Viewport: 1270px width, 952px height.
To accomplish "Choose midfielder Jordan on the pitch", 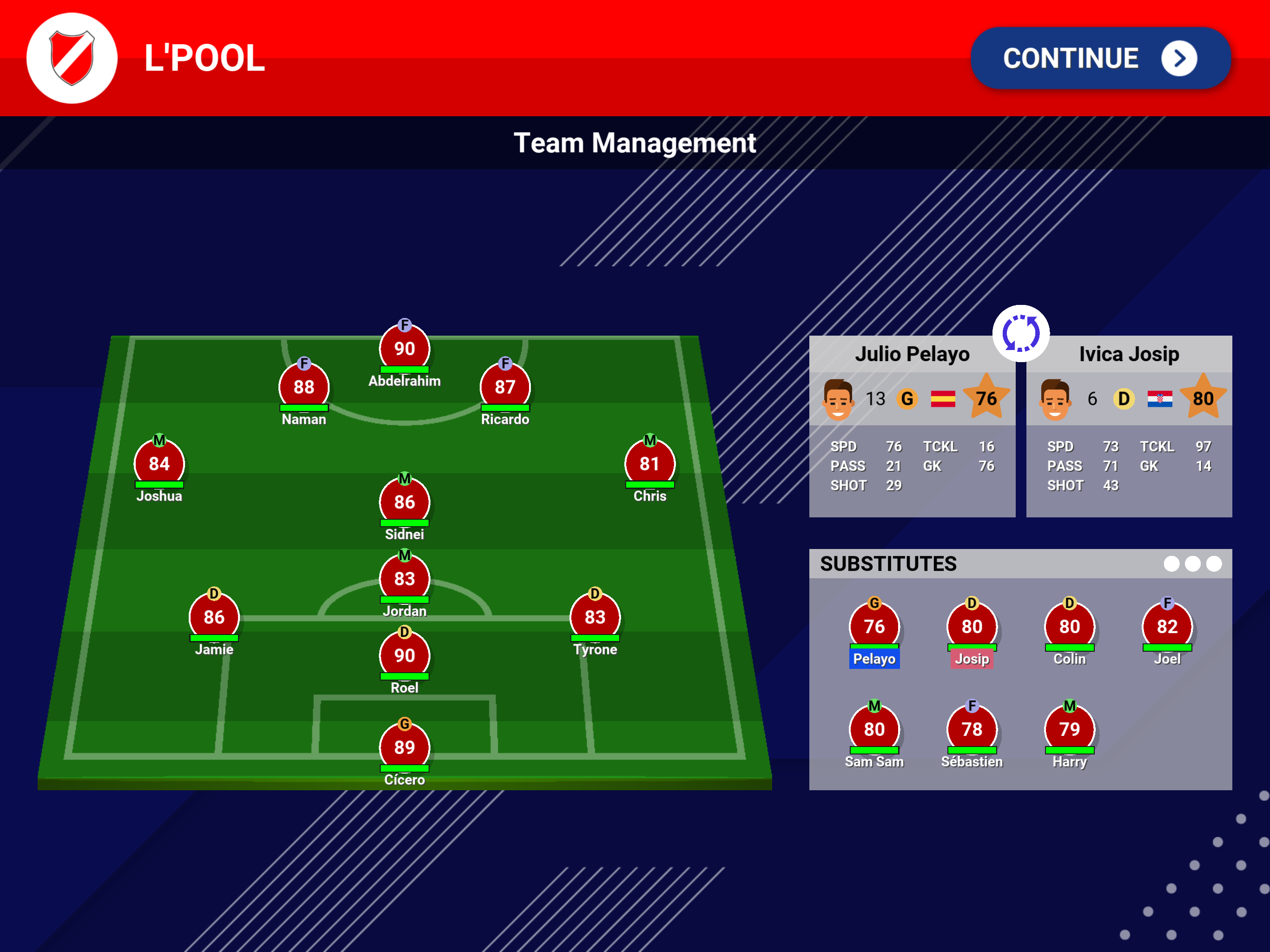I will [x=404, y=579].
